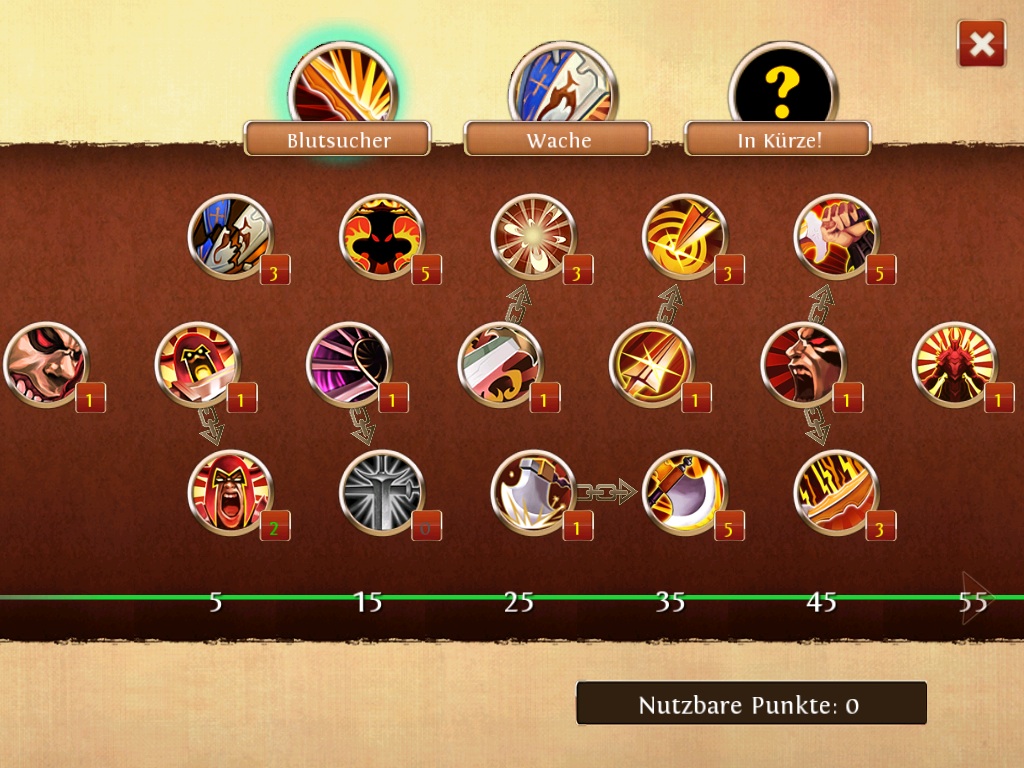The width and height of the screenshot is (1024, 768).
Task: Select the red horned demon skill
Action: coord(954,364)
